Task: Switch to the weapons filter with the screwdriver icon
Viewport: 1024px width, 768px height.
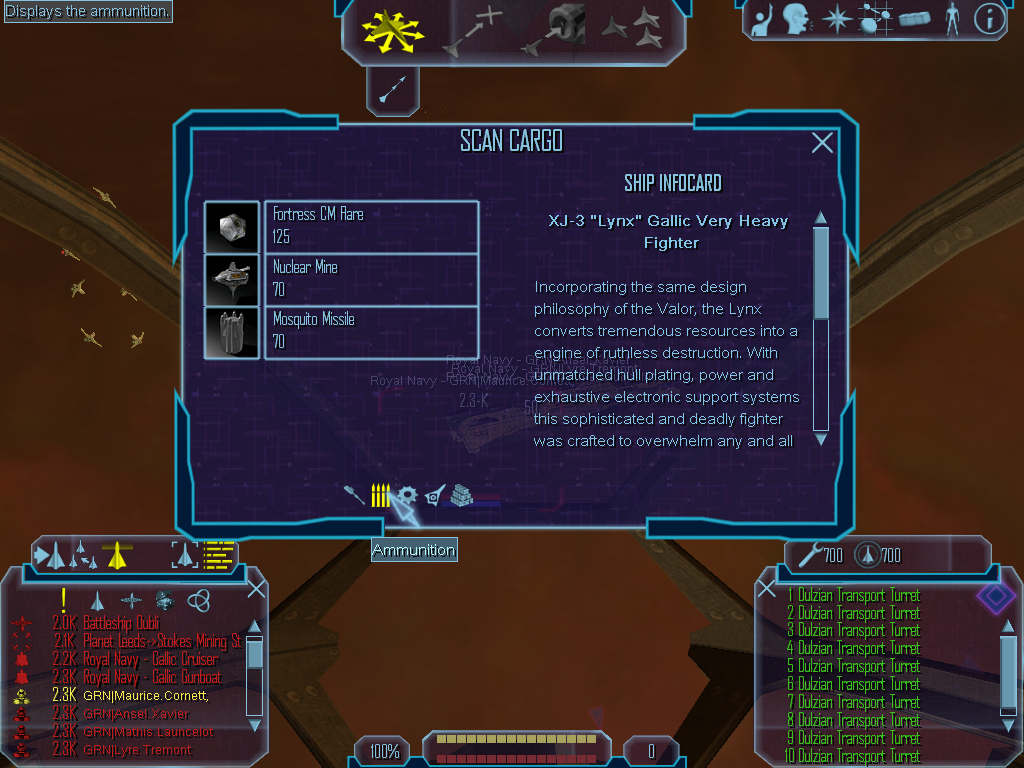Action: (354, 495)
